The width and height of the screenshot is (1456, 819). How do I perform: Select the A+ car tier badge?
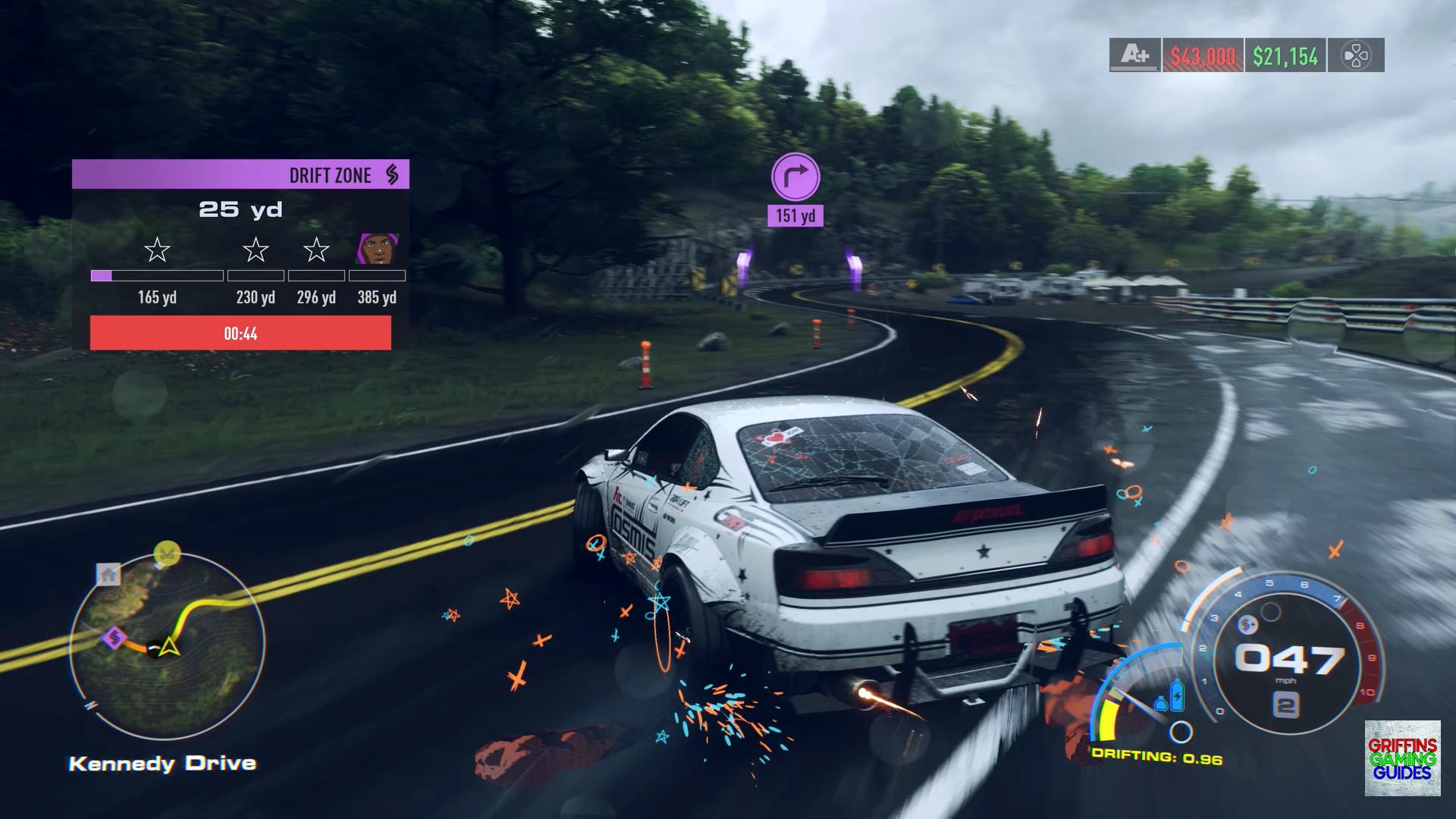[x=1135, y=55]
